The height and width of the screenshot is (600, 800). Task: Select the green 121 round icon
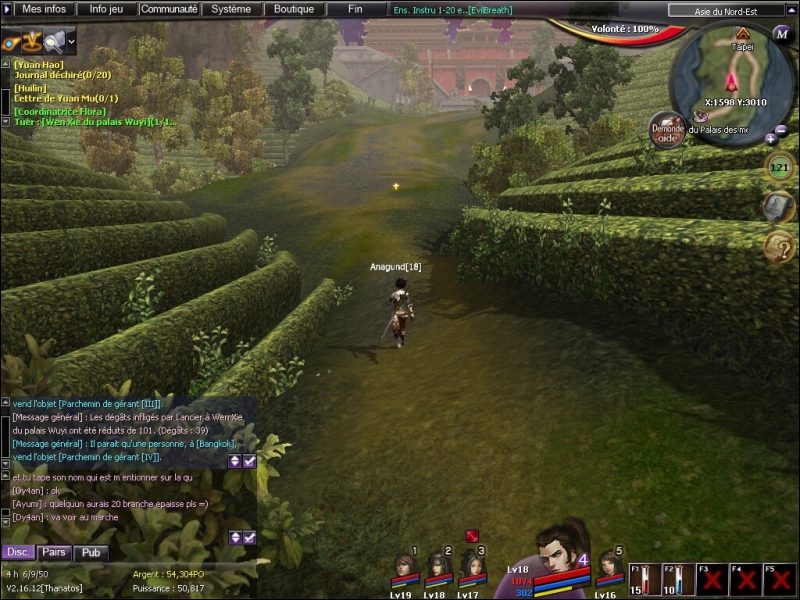pyautogui.click(x=779, y=167)
